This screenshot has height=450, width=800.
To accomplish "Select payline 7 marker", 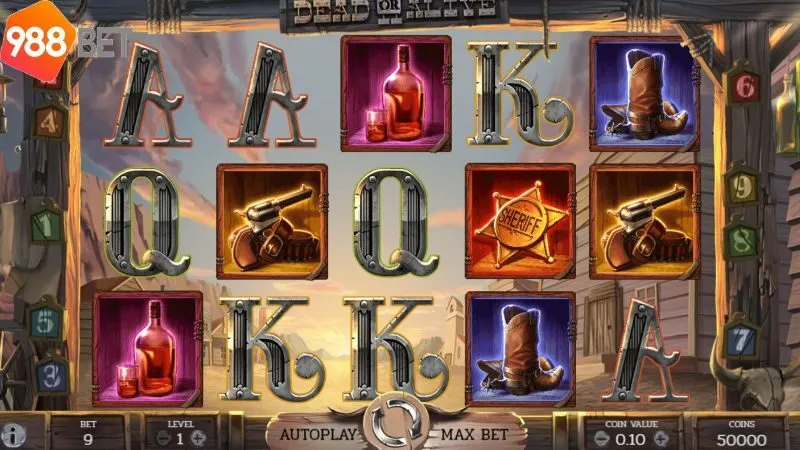I will (739, 340).
